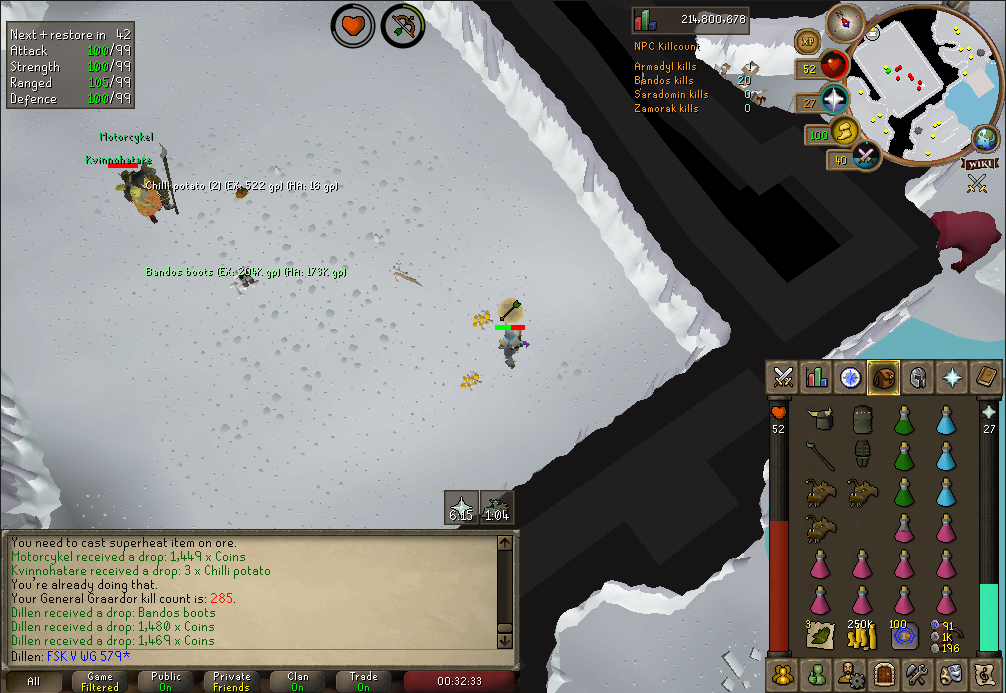Toggle run with the energy boot orb

click(845, 132)
